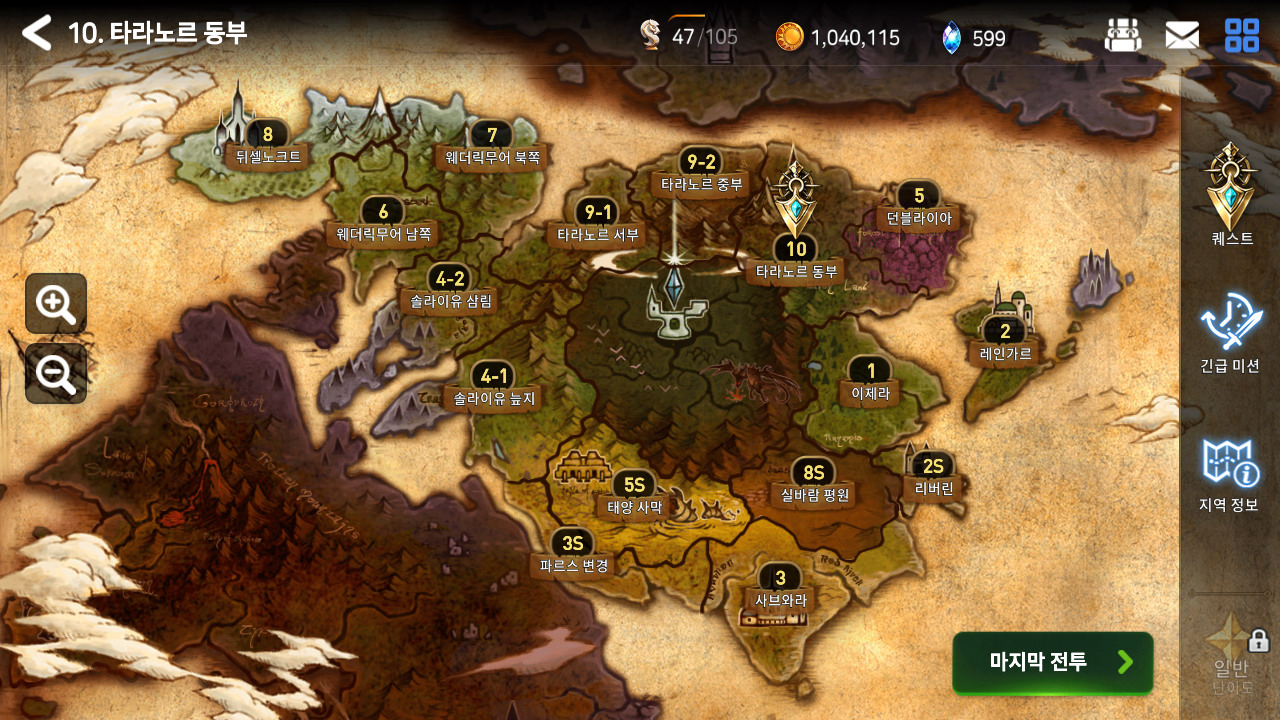Choose region 5S 태양 사막

click(634, 496)
